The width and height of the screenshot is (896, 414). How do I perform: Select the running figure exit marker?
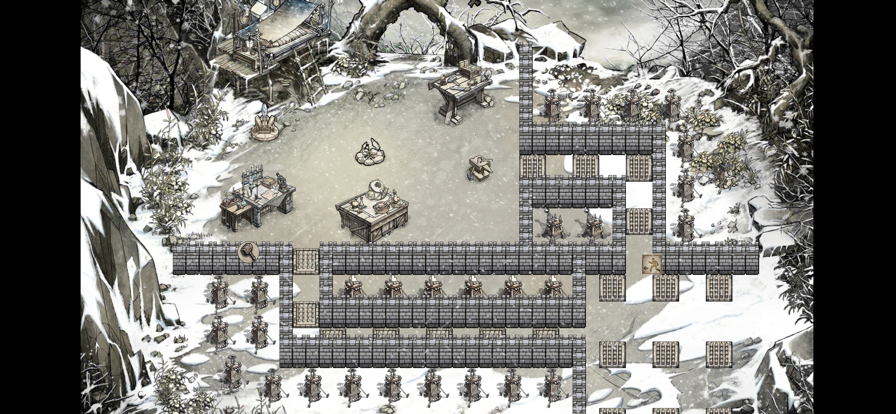(651, 264)
